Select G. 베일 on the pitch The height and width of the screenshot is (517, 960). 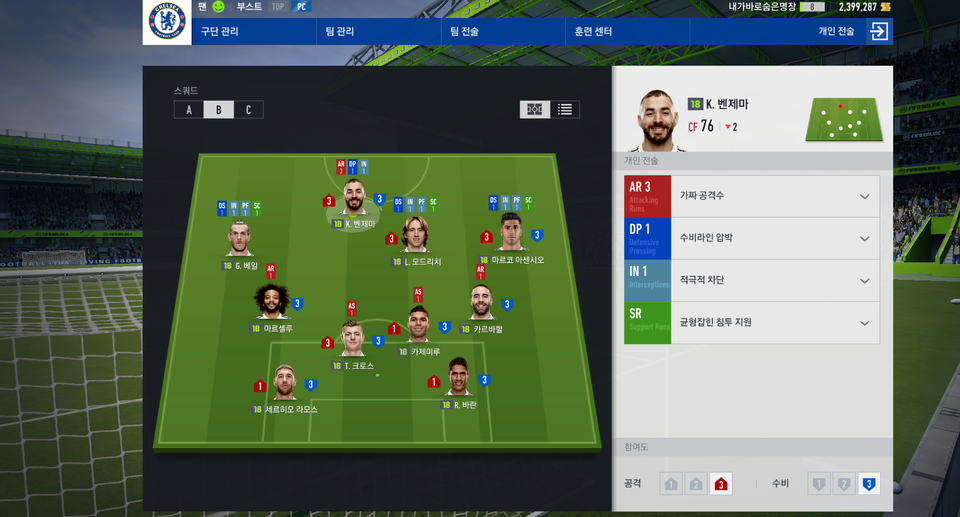pos(240,240)
